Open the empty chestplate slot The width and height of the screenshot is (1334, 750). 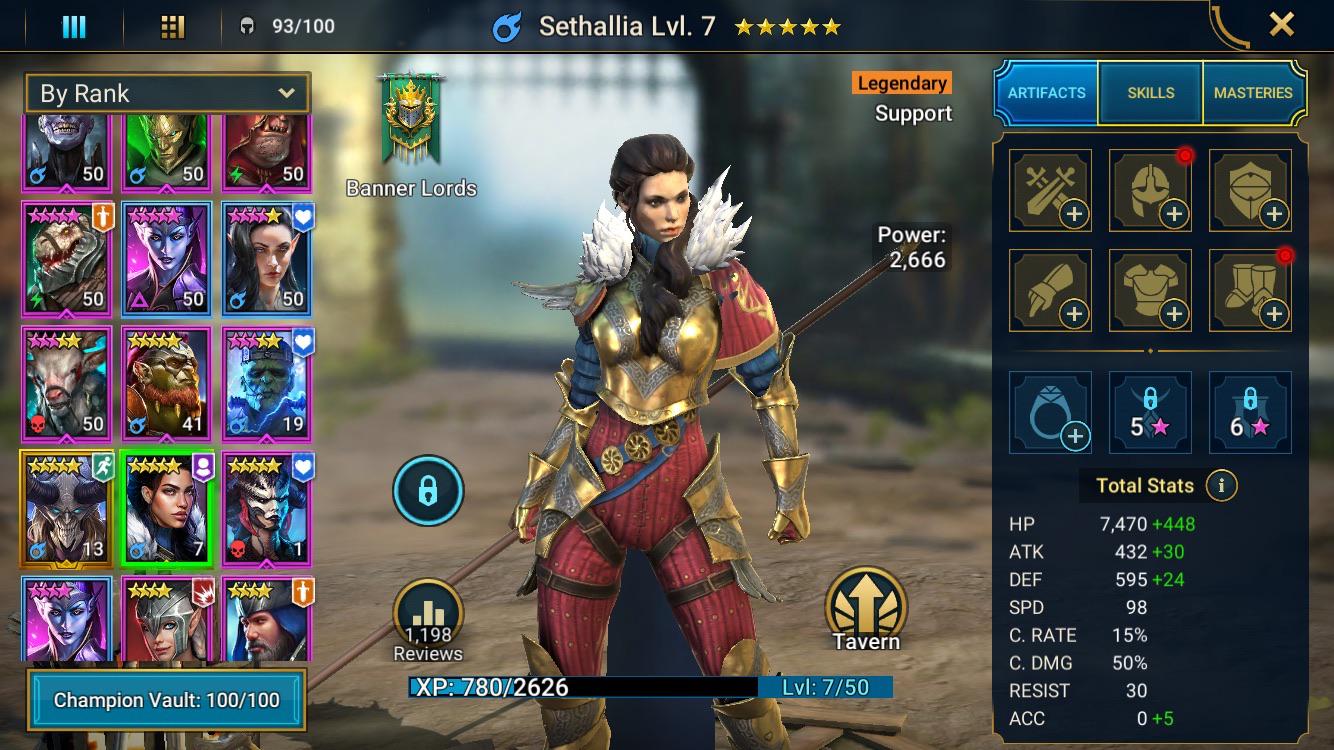click(x=1150, y=290)
